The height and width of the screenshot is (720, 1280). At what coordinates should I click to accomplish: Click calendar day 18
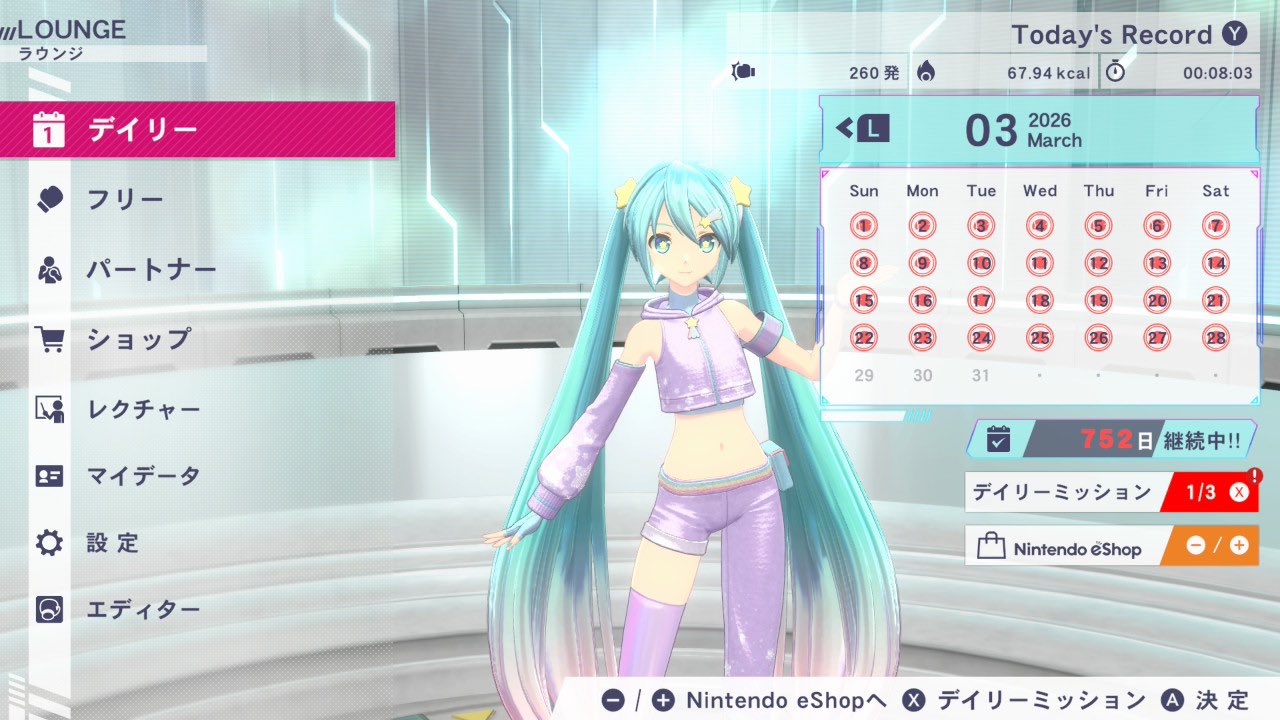pos(1040,300)
